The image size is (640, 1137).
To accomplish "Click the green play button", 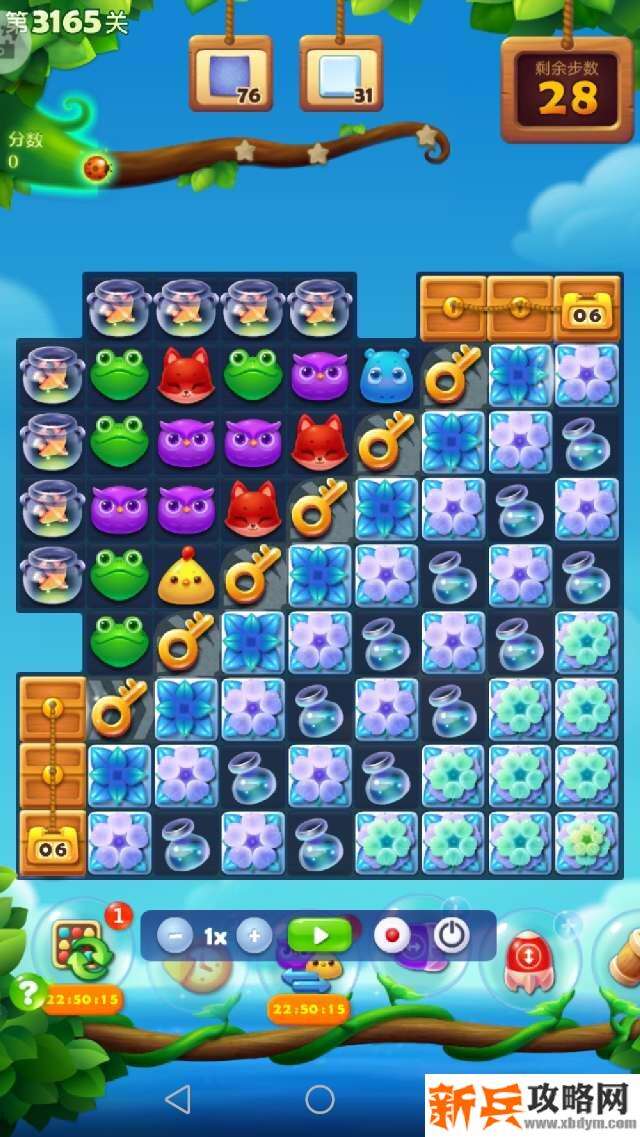I will pyautogui.click(x=320, y=936).
